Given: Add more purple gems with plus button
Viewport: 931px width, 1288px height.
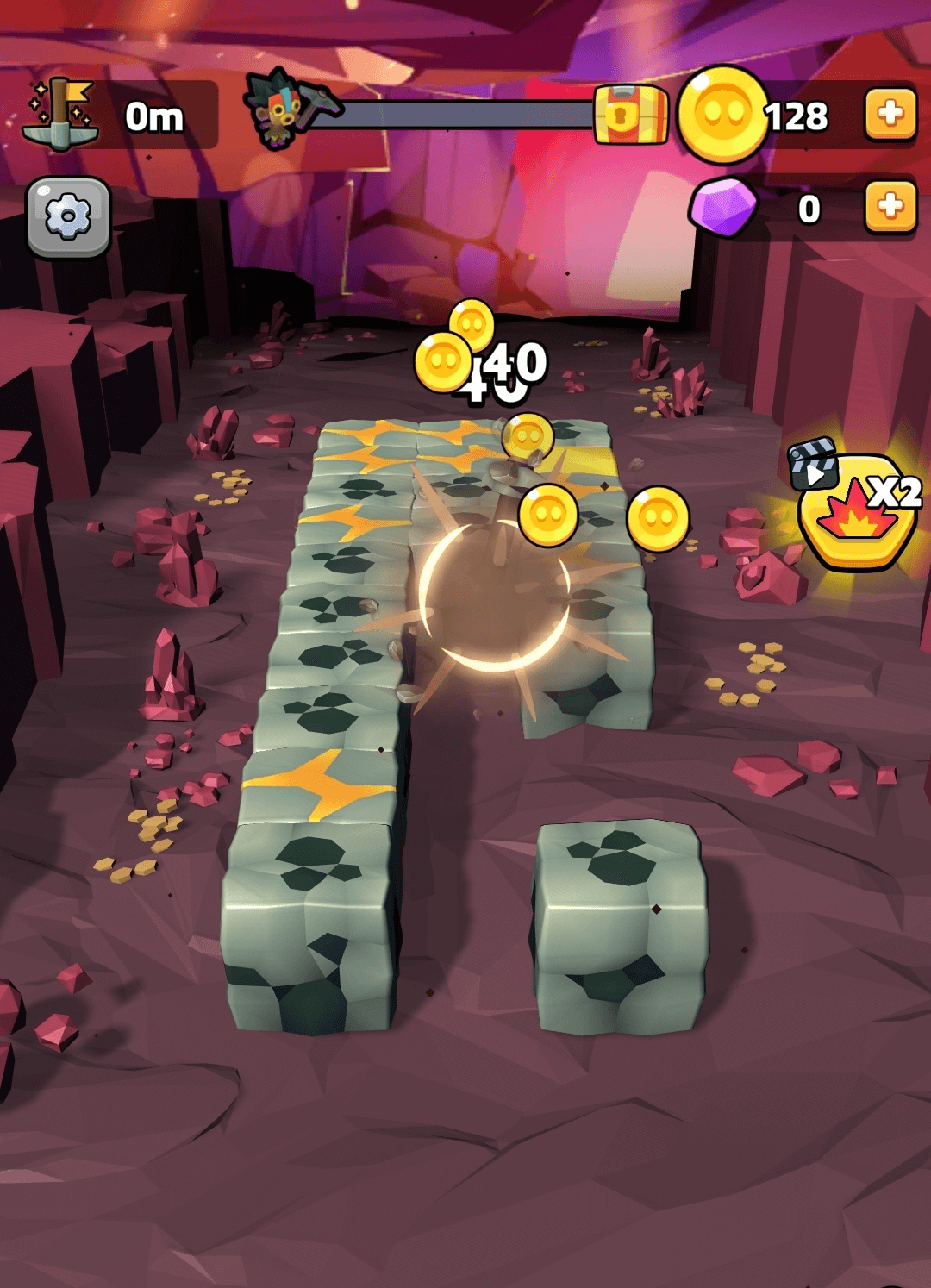Looking at the screenshot, I should pyautogui.click(x=890, y=207).
